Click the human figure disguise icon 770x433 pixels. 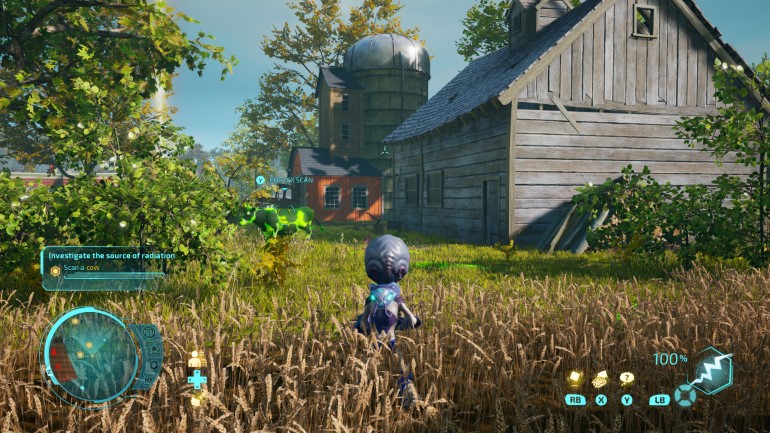coord(197,359)
